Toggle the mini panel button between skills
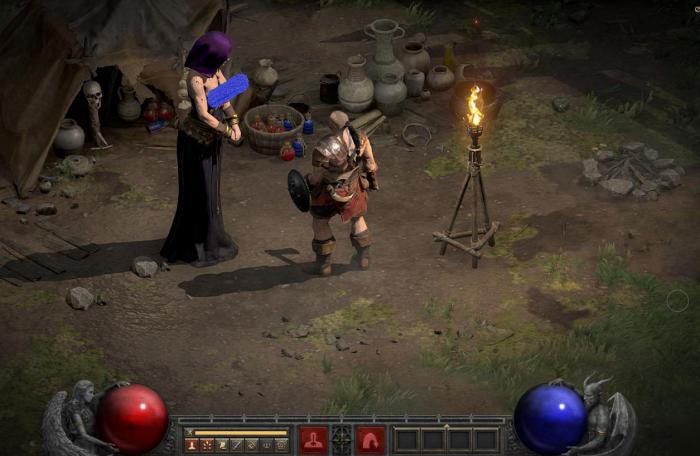 click(x=342, y=439)
